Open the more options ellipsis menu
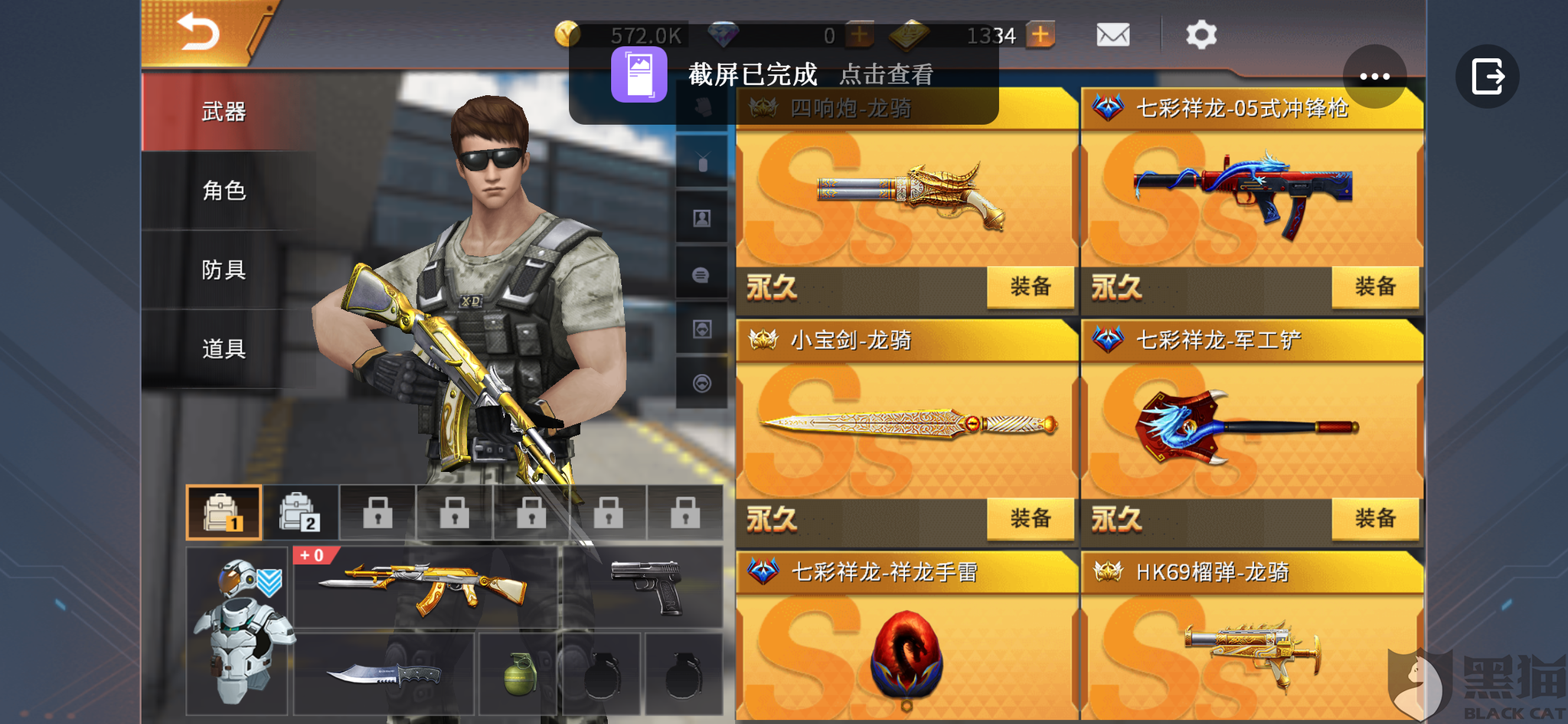Viewport: 1568px width, 724px height. (1375, 76)
